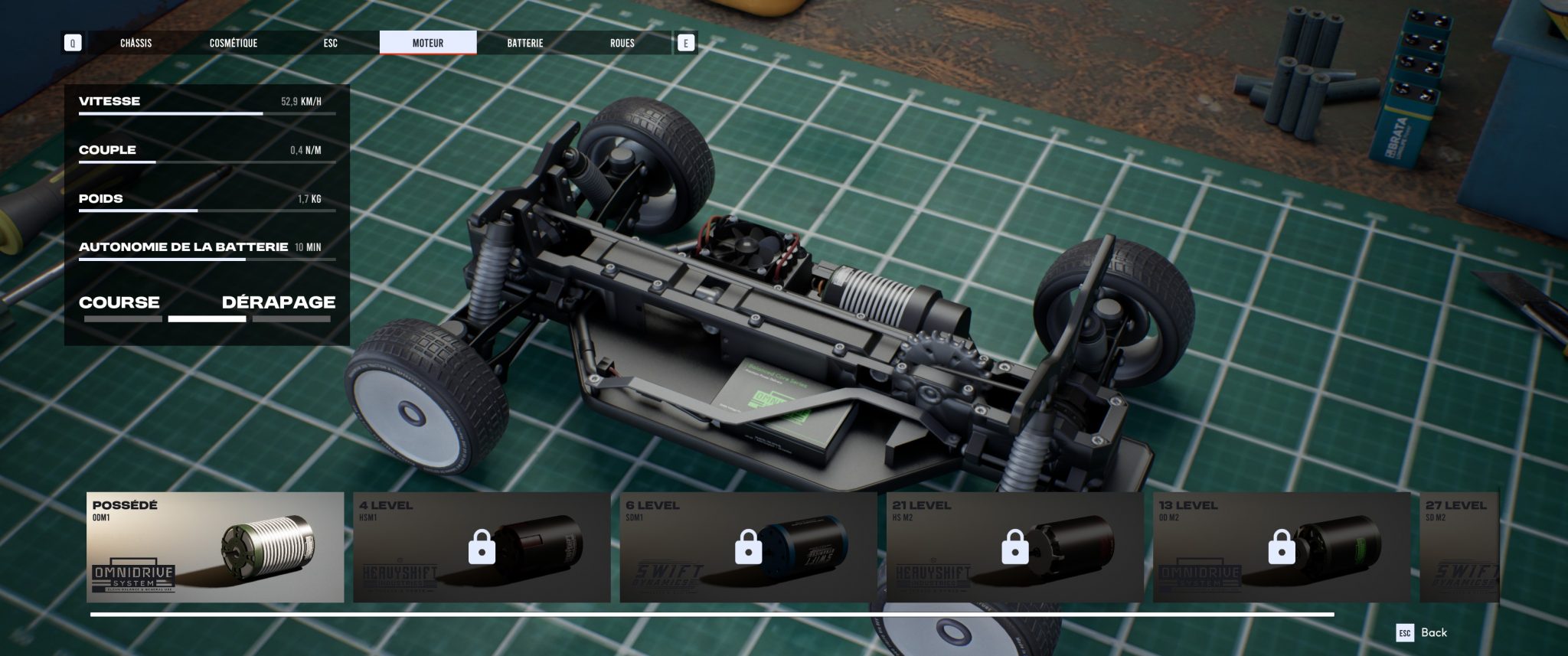Click the motor list horizontal scrollbar

[x=712, y=615]
